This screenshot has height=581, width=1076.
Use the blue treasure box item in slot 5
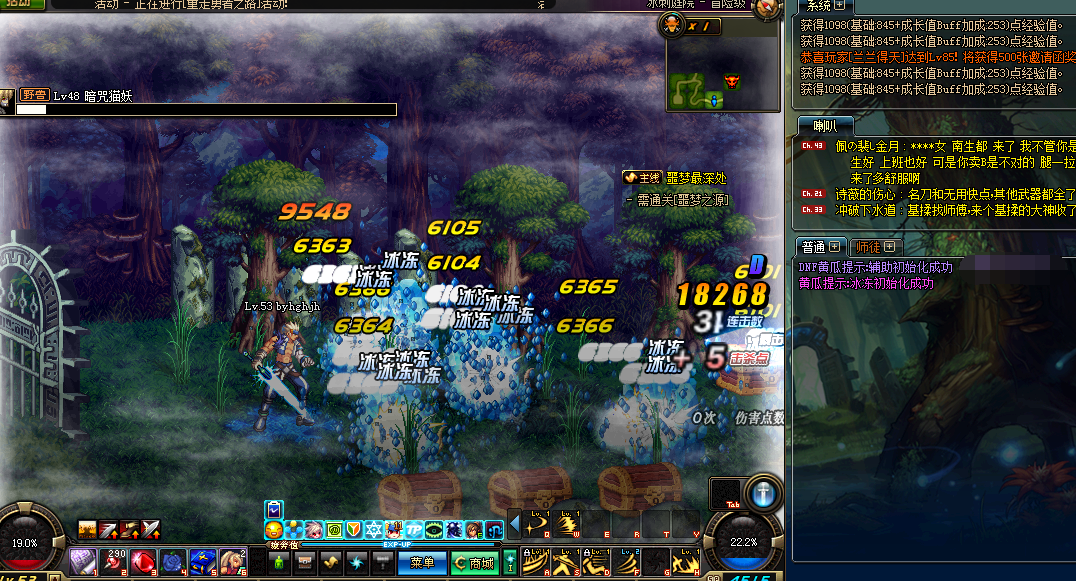click(x=204, y=562)
